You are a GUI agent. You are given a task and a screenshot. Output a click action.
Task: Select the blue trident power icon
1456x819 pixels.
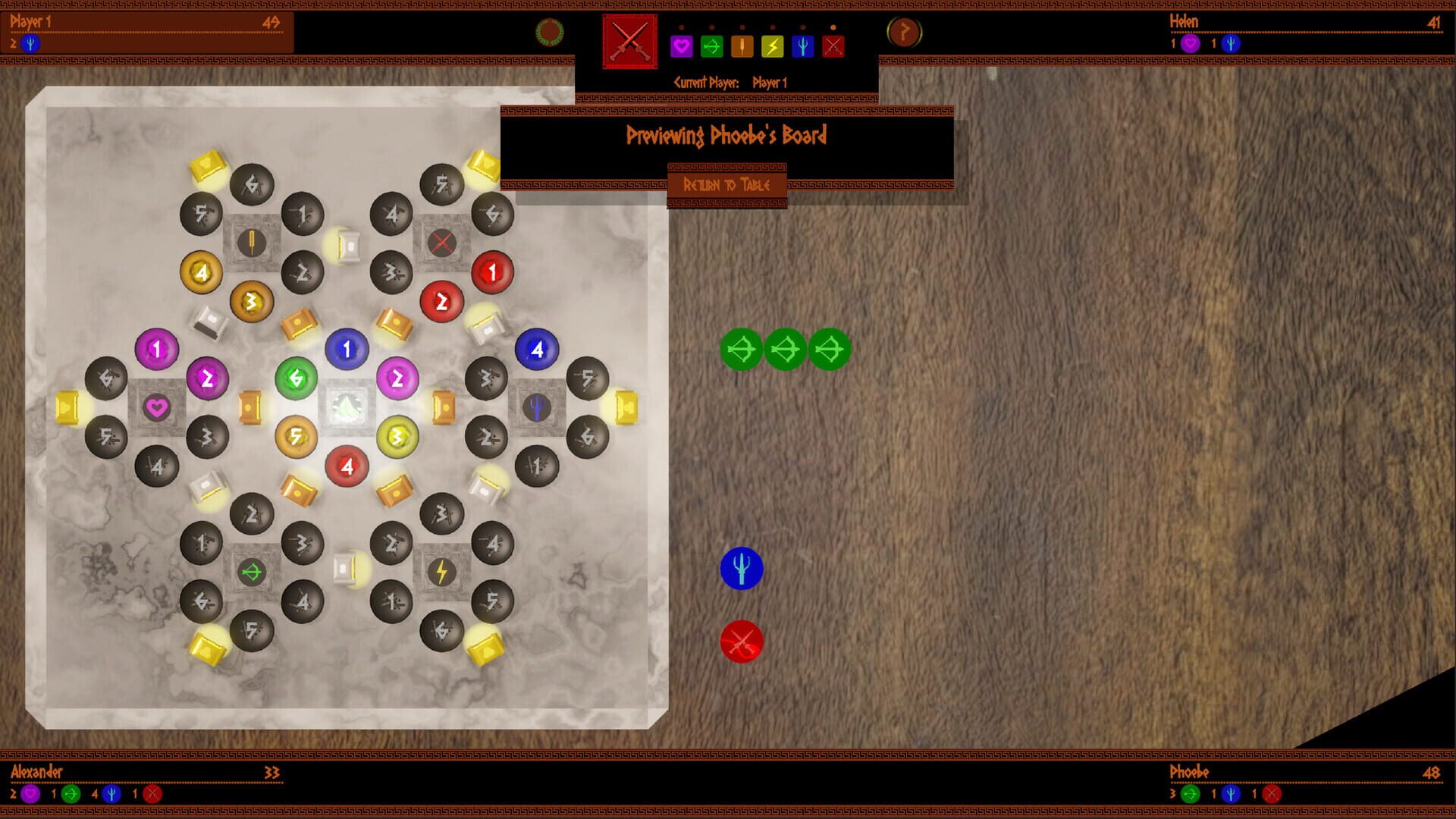pos(803,48)
